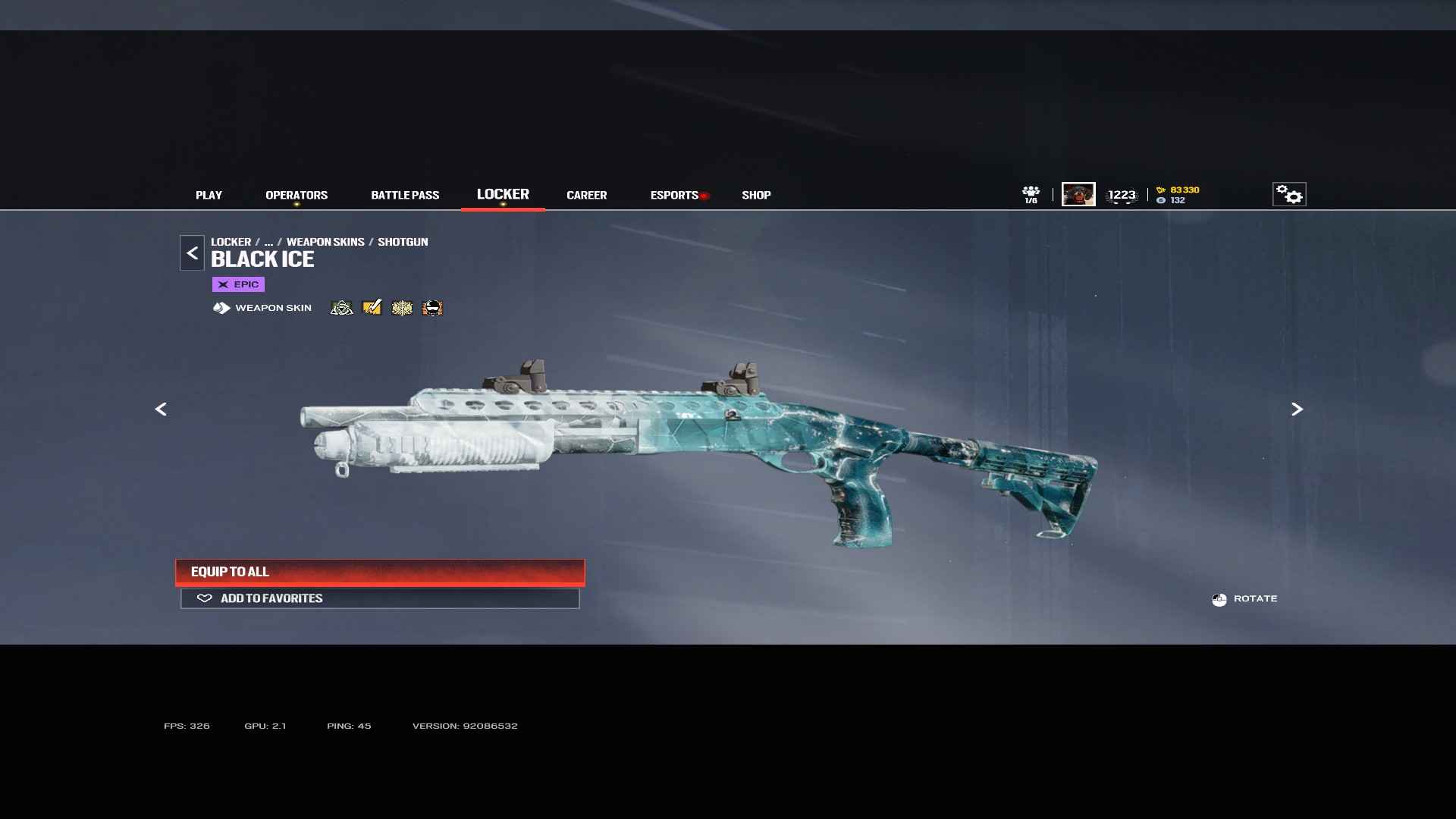The height and width of the screenshot is (819, 1456).
Task: Open the settings gear menu
Action: [x=1289, y=194]
